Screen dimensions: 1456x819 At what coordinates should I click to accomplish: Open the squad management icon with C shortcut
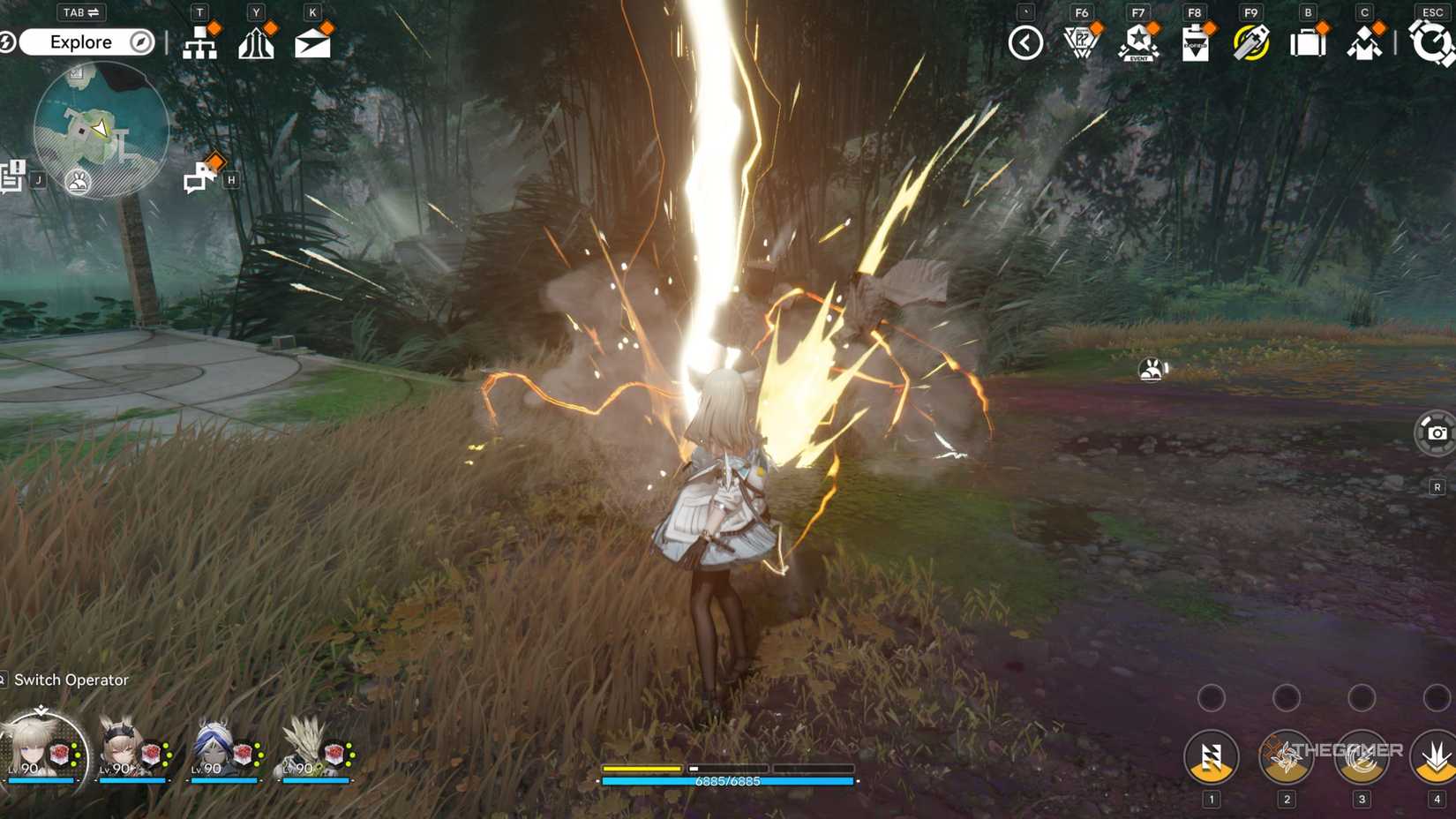click(x=1363, y=41)
